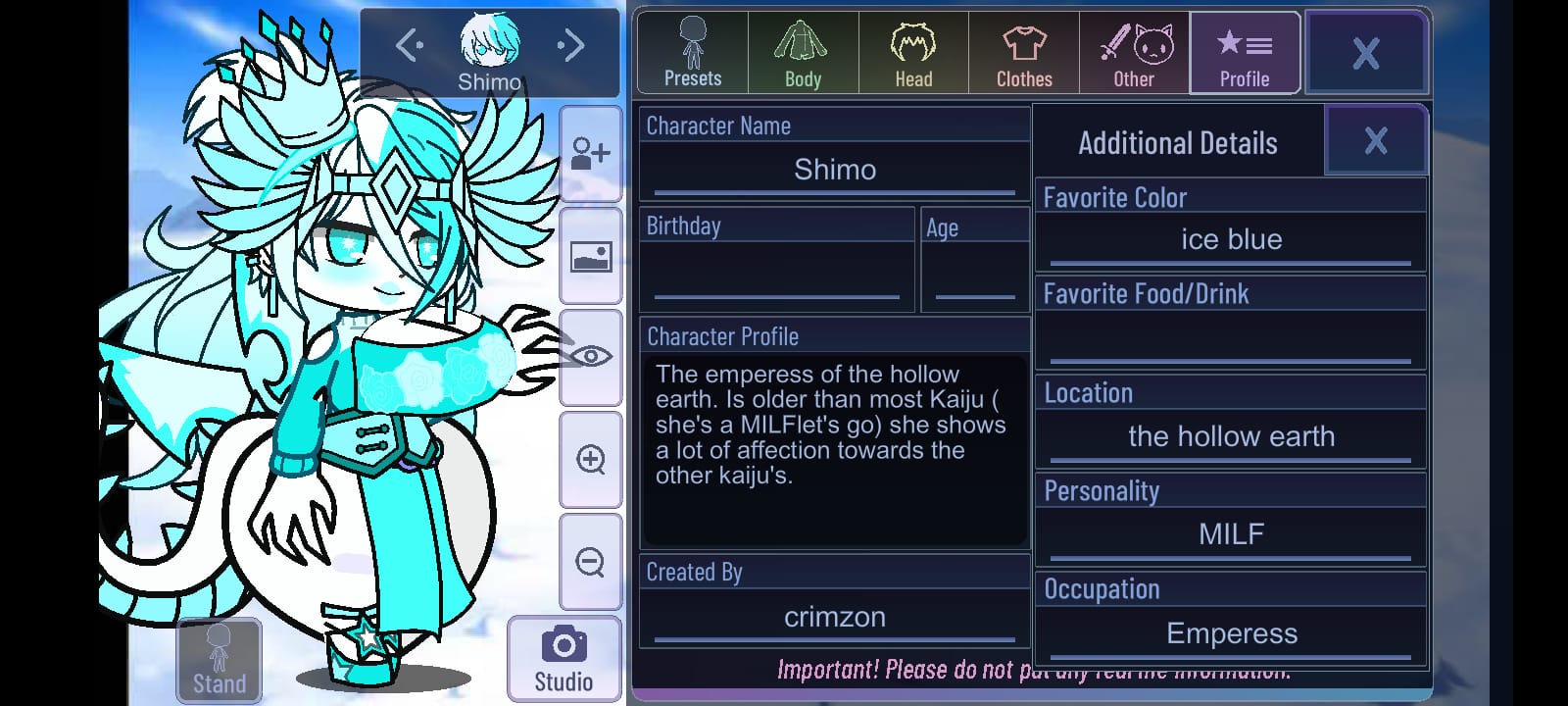Image resolution: width=1568 pixels, height=706 pixels.
Task: Fill in the Age field
Action: [x=975, y=275]
